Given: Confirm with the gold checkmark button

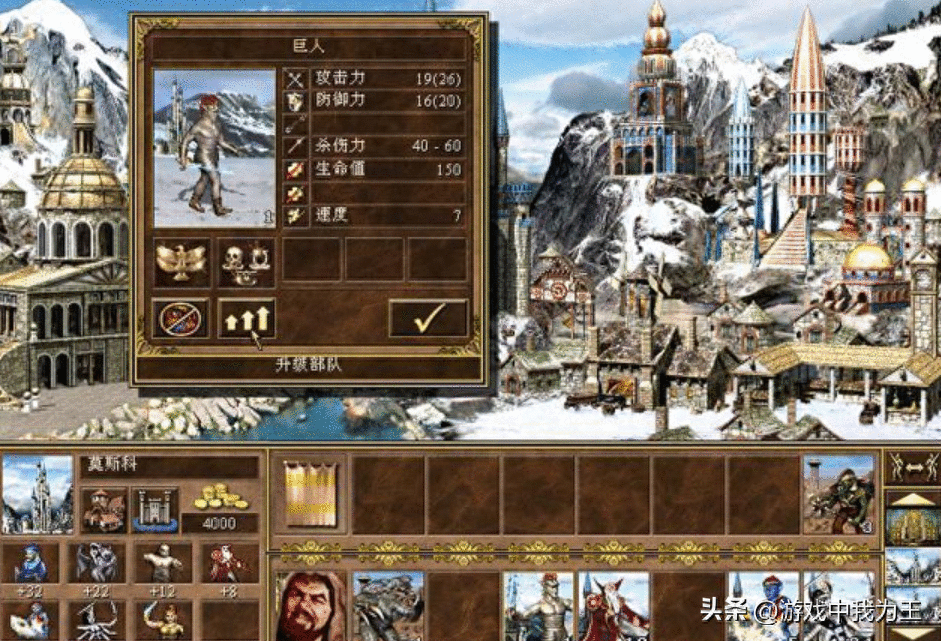Looking at the screenshot, I should point(428,318).
